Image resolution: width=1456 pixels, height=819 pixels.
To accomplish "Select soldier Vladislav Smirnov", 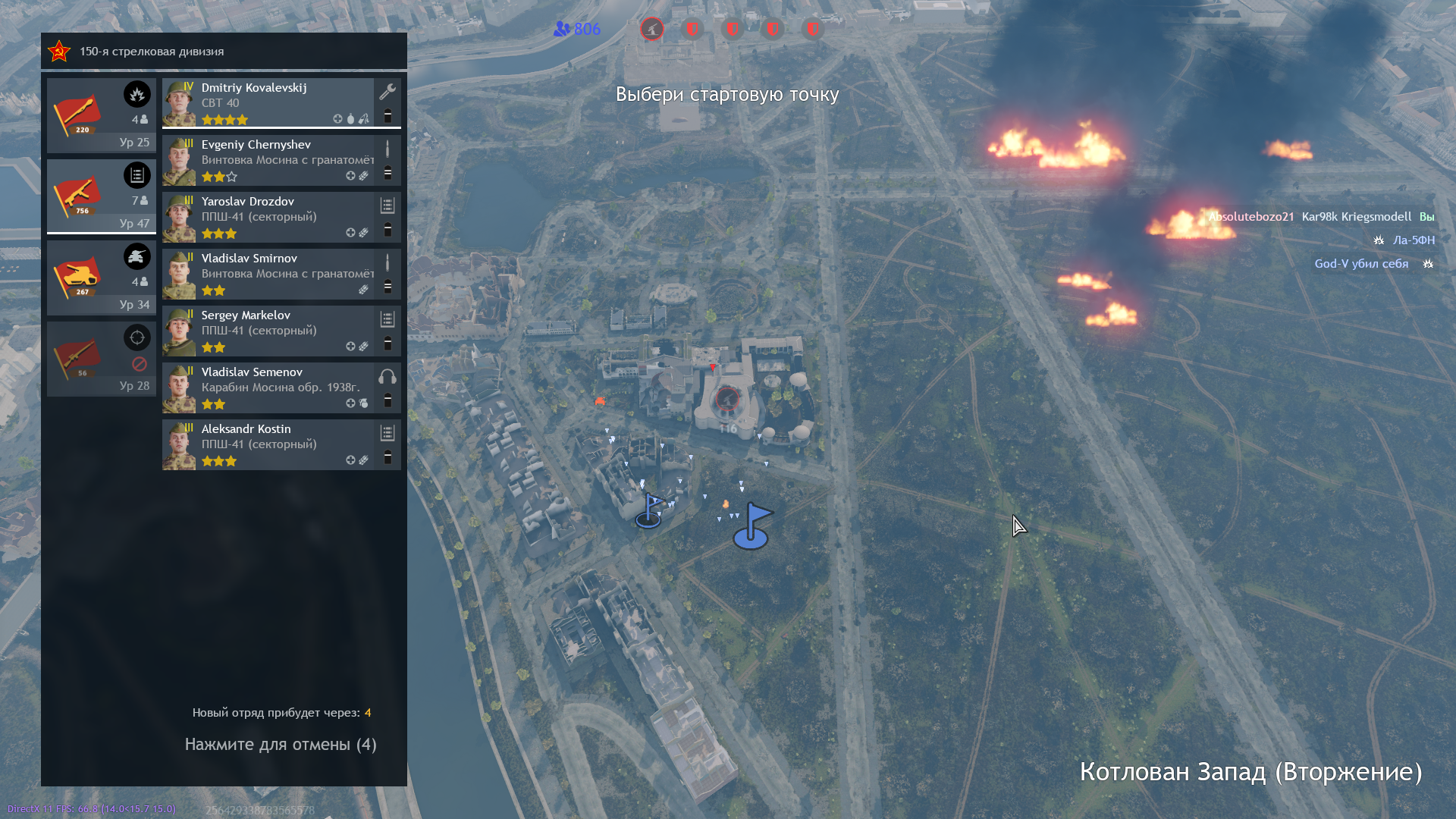I will [x=281, y=274].
